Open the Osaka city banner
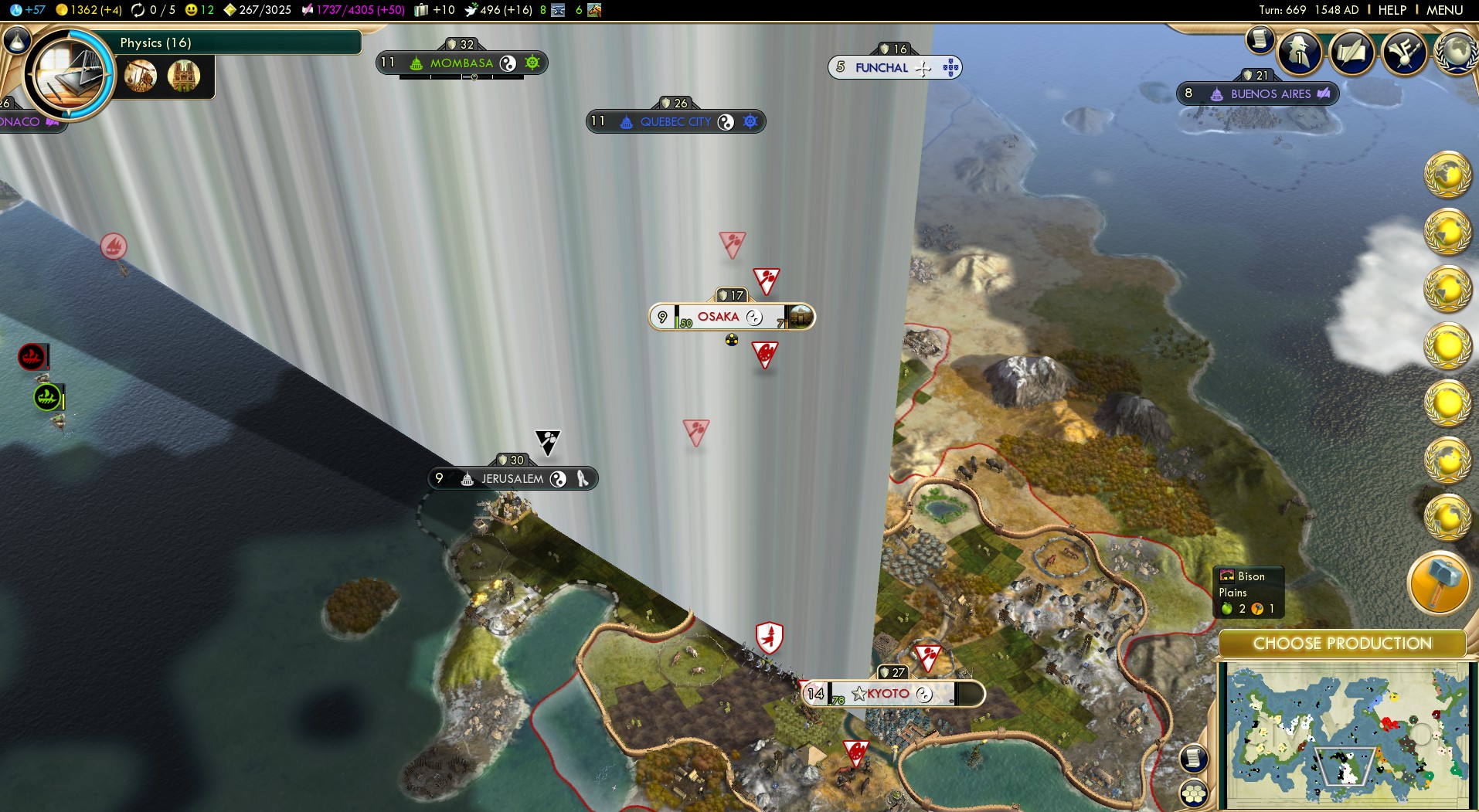 [719, 317]
